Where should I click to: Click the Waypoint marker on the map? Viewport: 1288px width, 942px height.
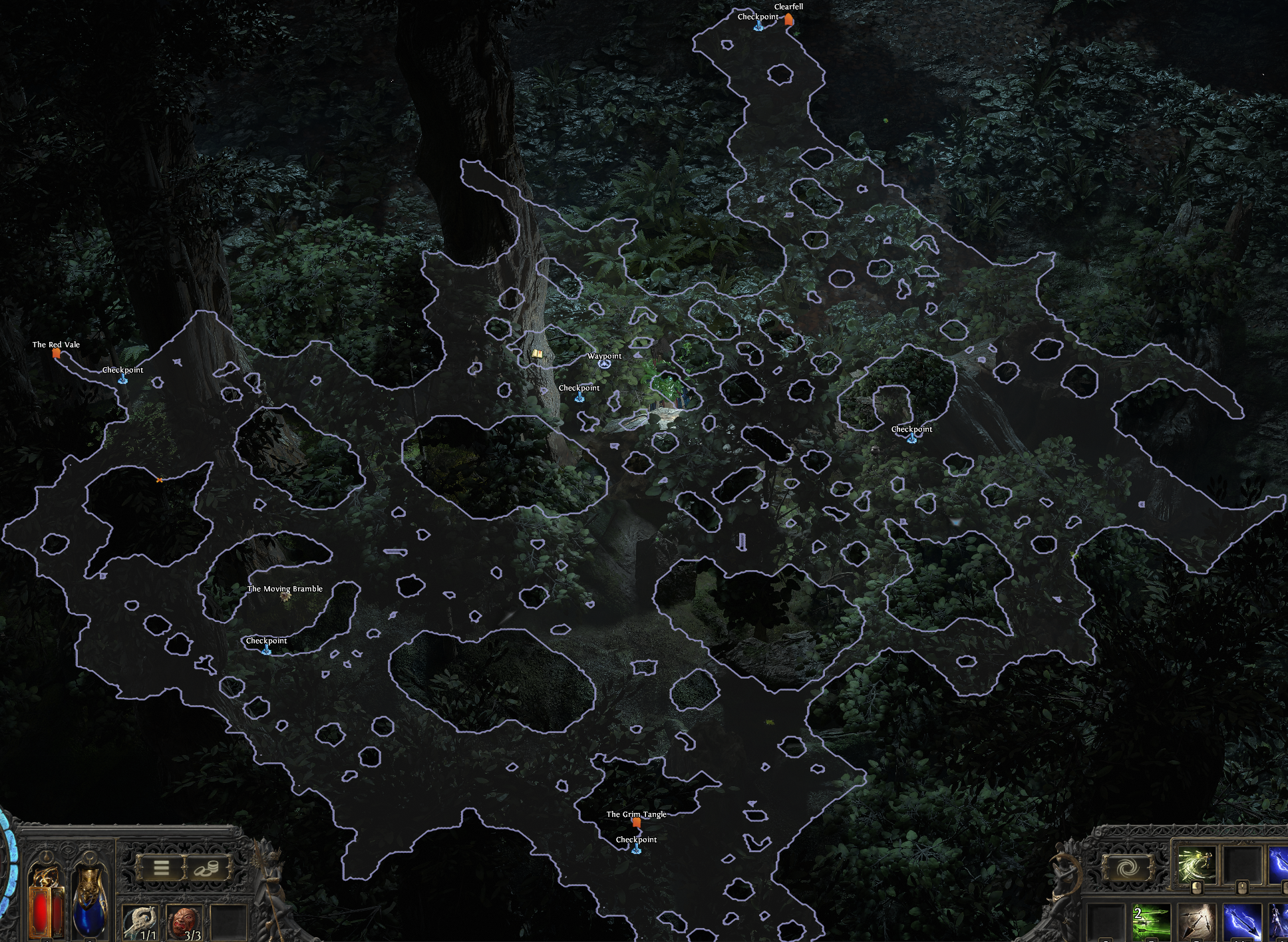(604, 365)
